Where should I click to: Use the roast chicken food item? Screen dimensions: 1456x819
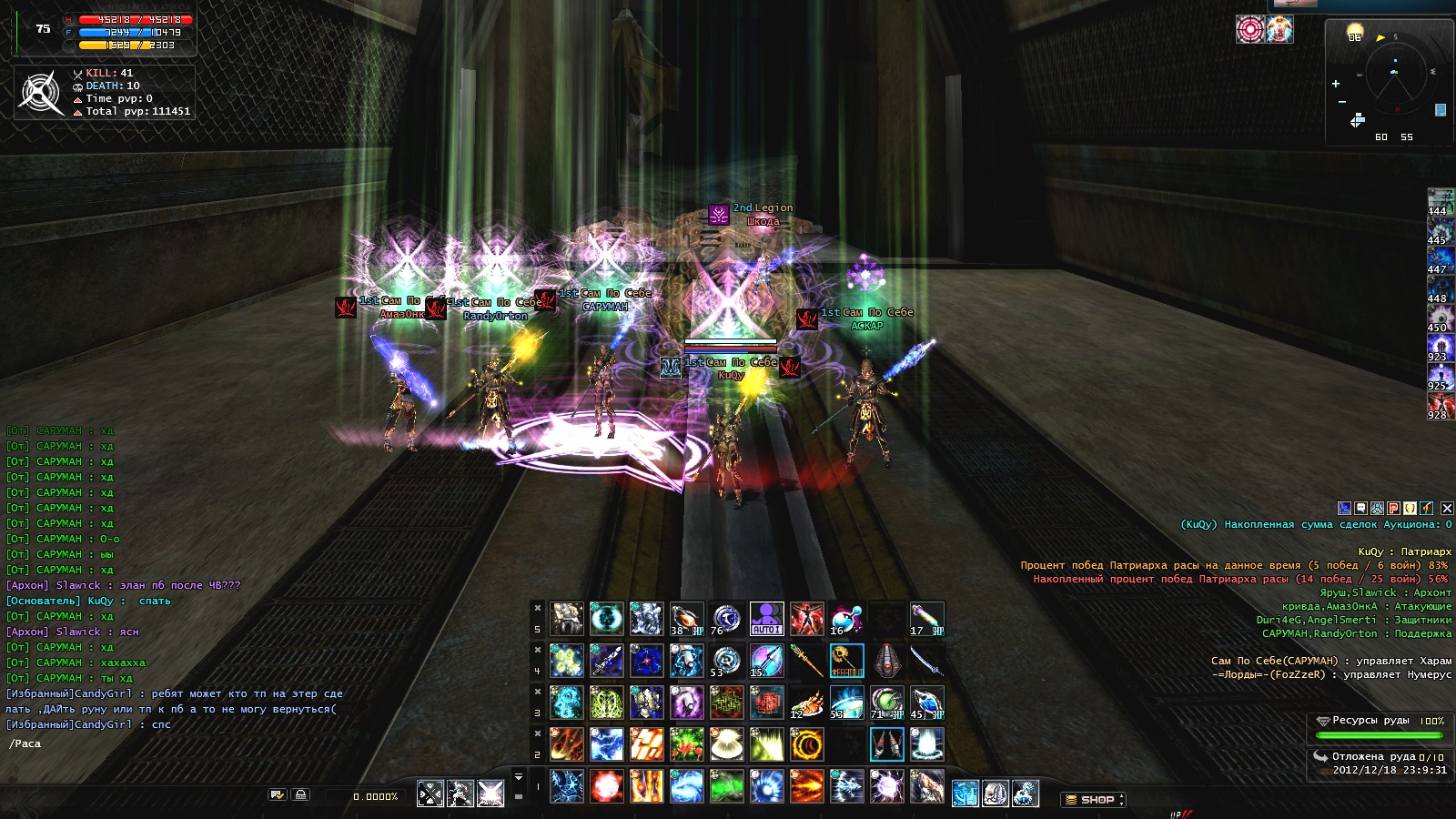[x=806, y=703]
